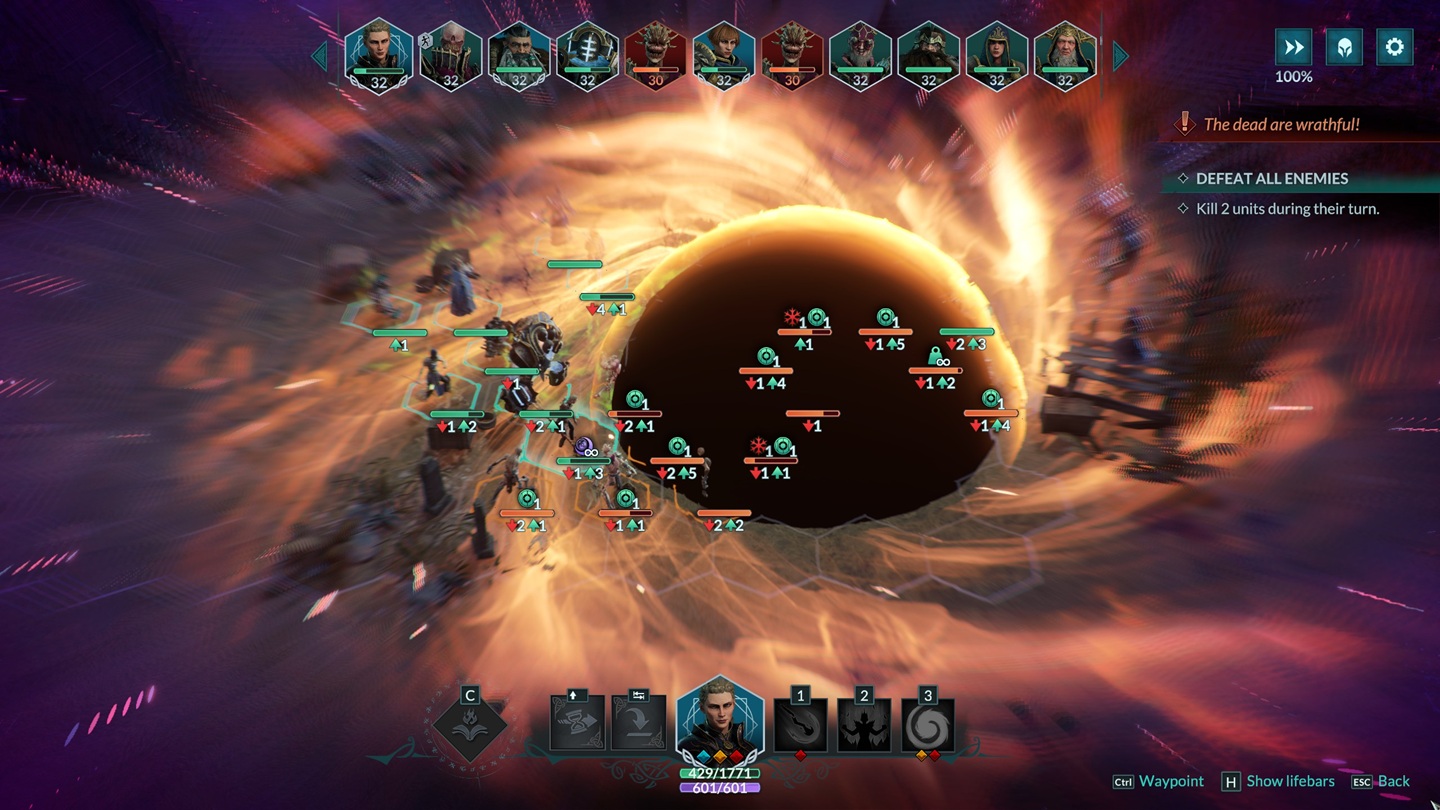
Task: Click the downward arrow defend action
Action: pos(639,722)
